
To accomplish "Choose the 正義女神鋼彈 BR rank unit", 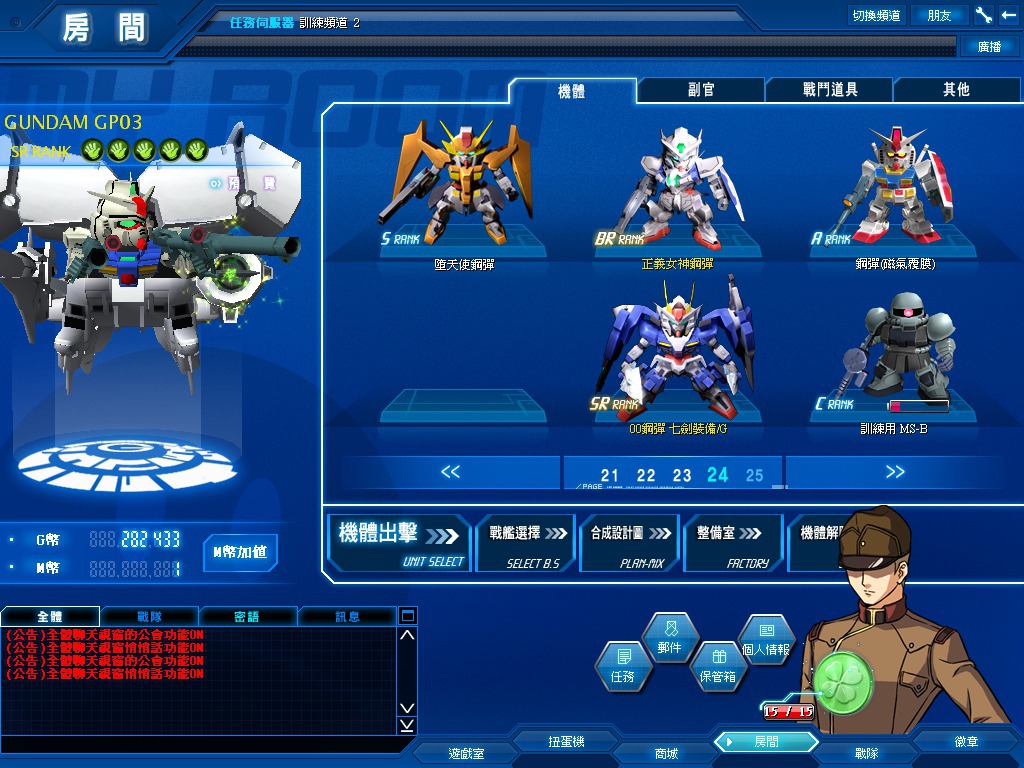I will coord(678,195).
